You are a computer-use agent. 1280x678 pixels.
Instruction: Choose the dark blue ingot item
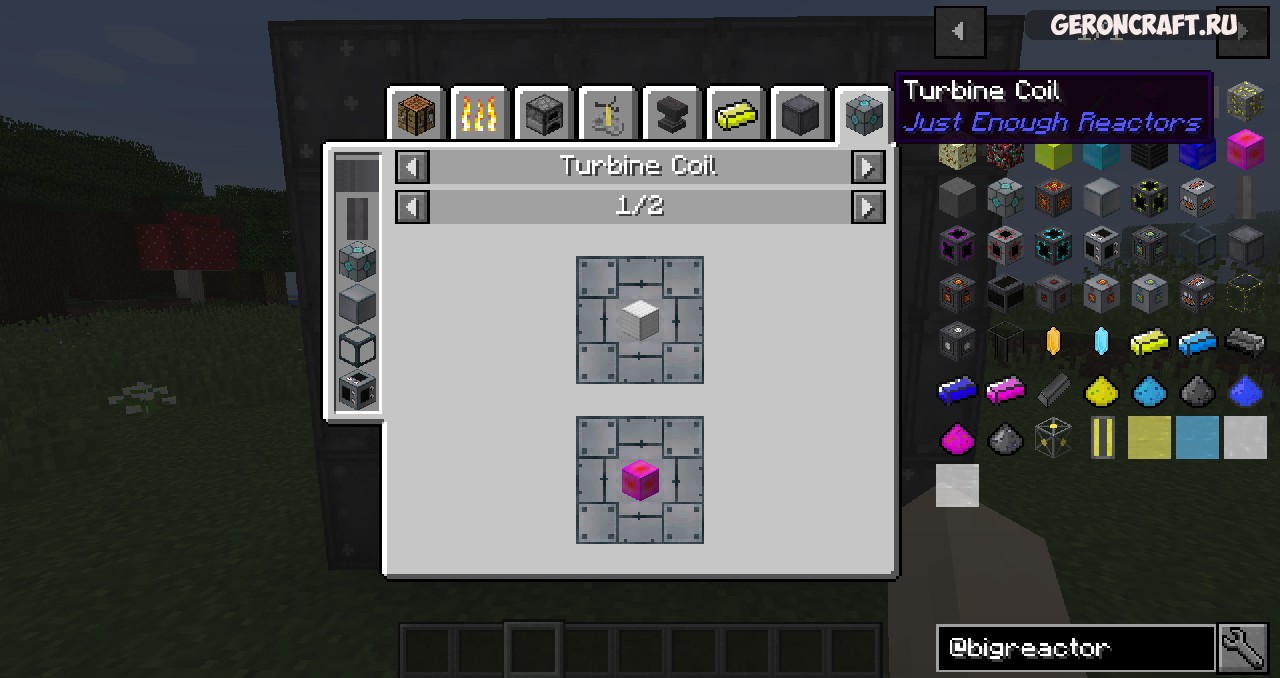coord(957,390)
